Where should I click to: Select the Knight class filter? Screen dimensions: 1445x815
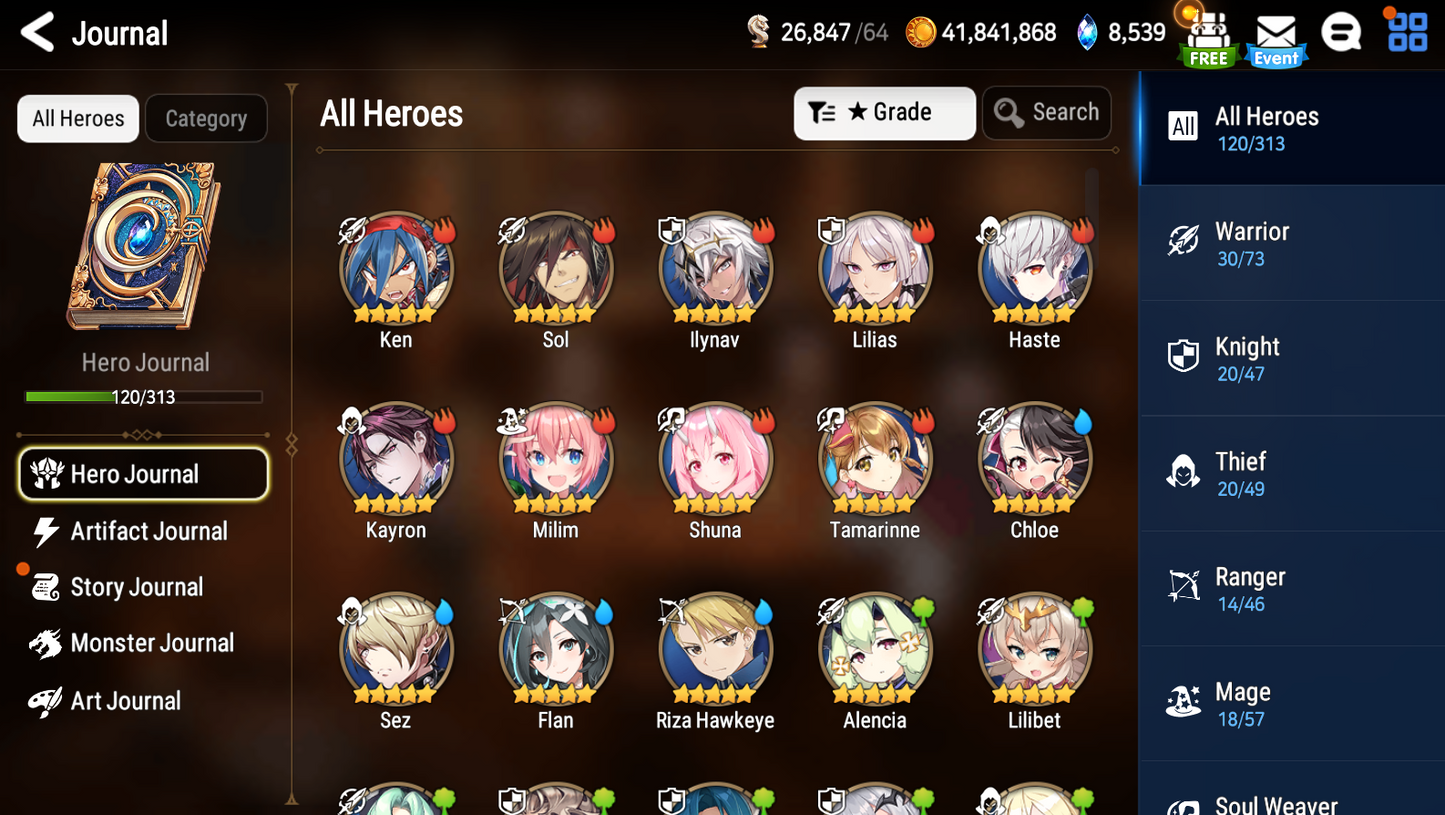pos(1291,358)
